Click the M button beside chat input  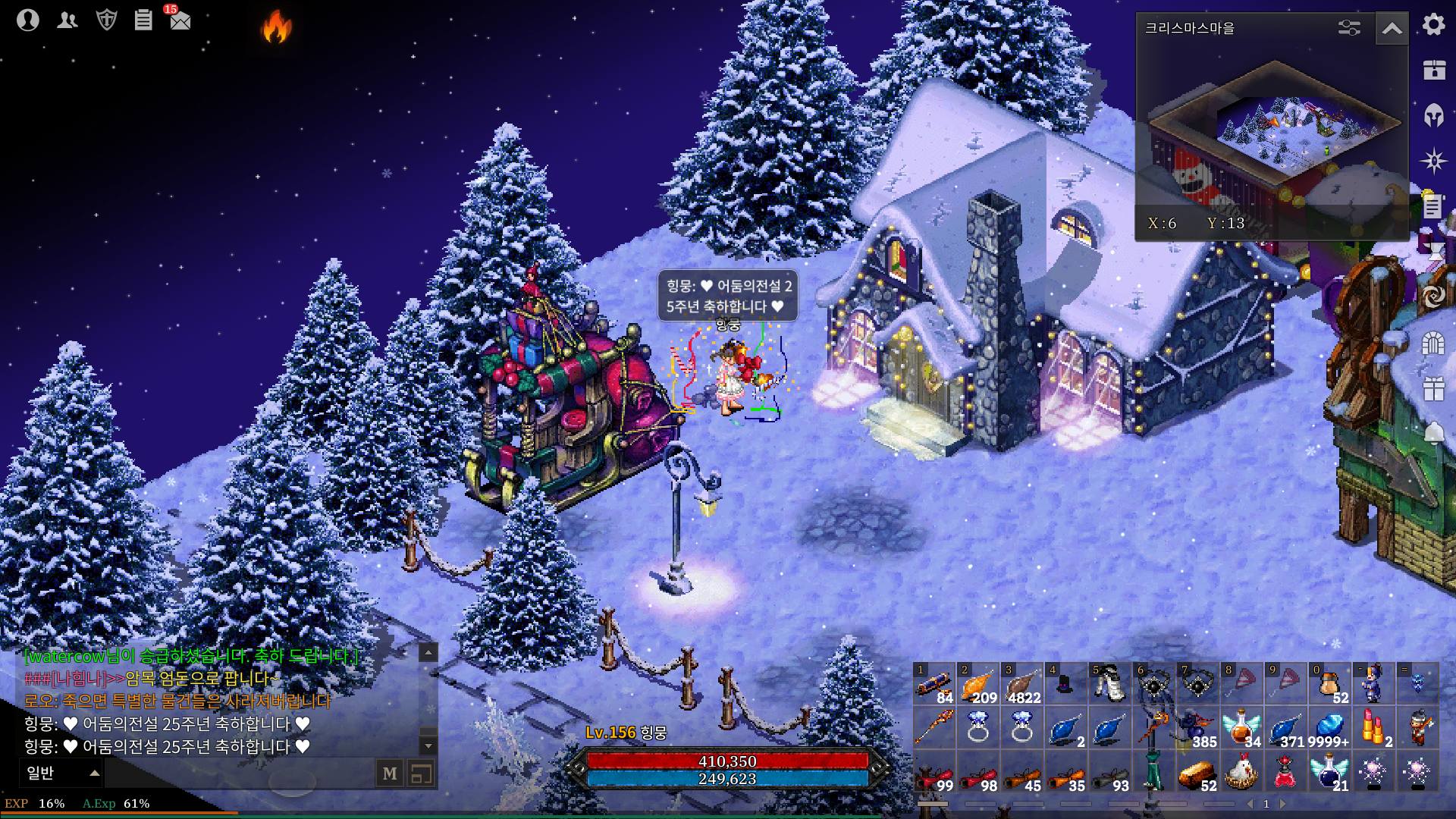pos(390,773)
